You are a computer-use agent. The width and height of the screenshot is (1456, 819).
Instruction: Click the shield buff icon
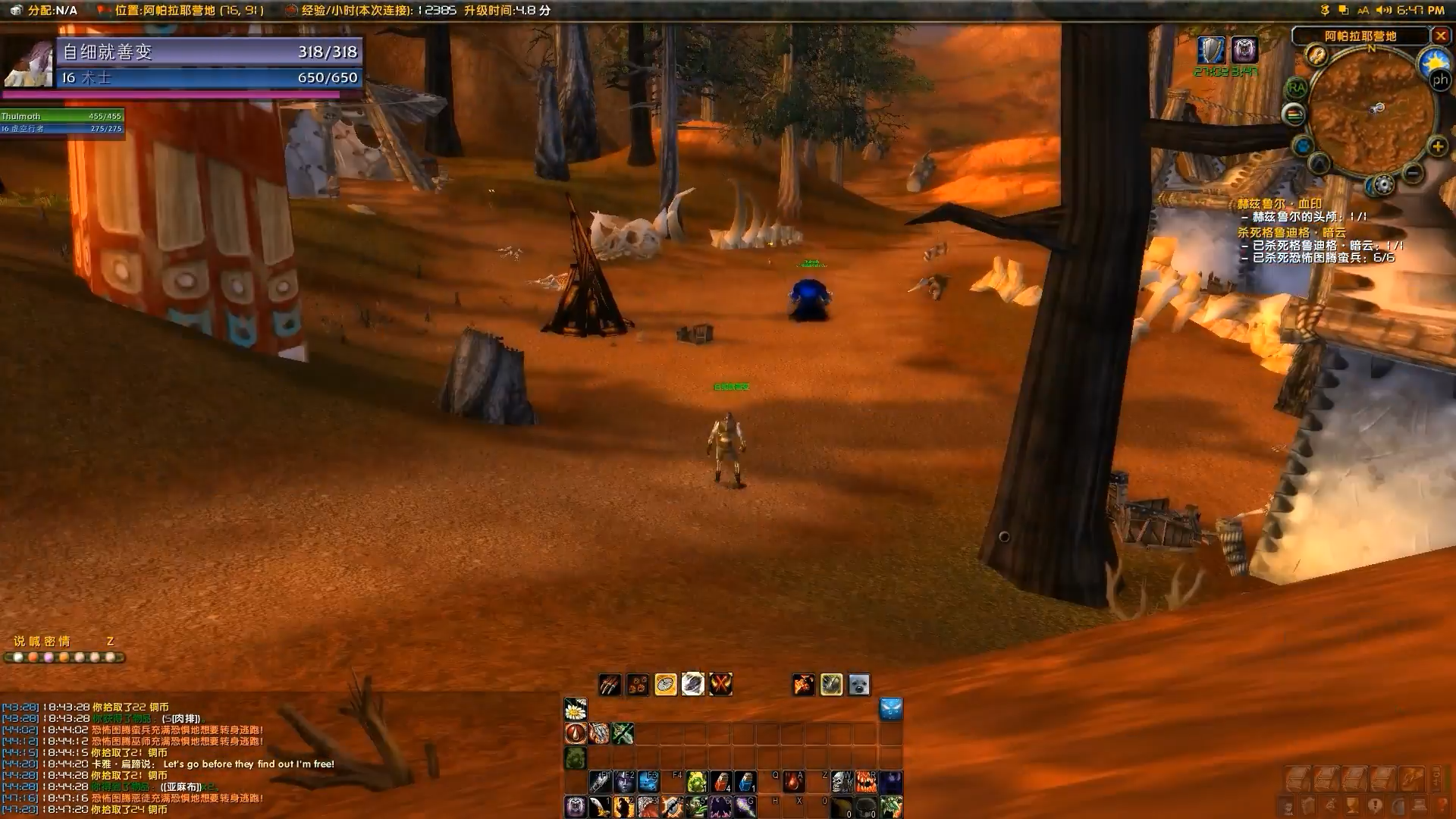point(1211,50)
